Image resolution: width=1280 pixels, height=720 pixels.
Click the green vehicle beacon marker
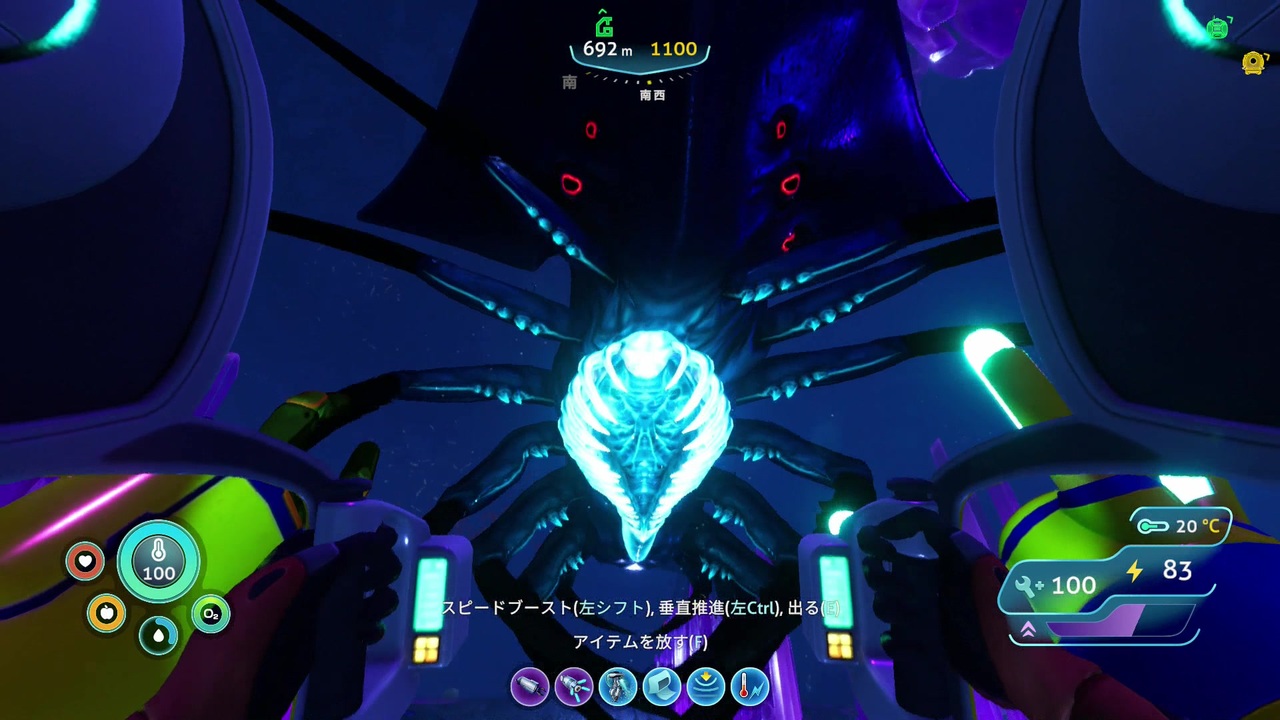1218,29
